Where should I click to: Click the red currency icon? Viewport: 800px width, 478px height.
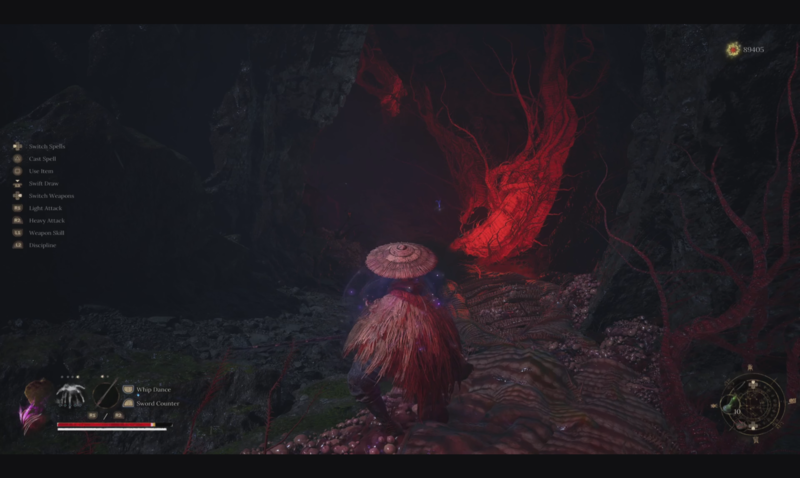click(x=733, y=48)
